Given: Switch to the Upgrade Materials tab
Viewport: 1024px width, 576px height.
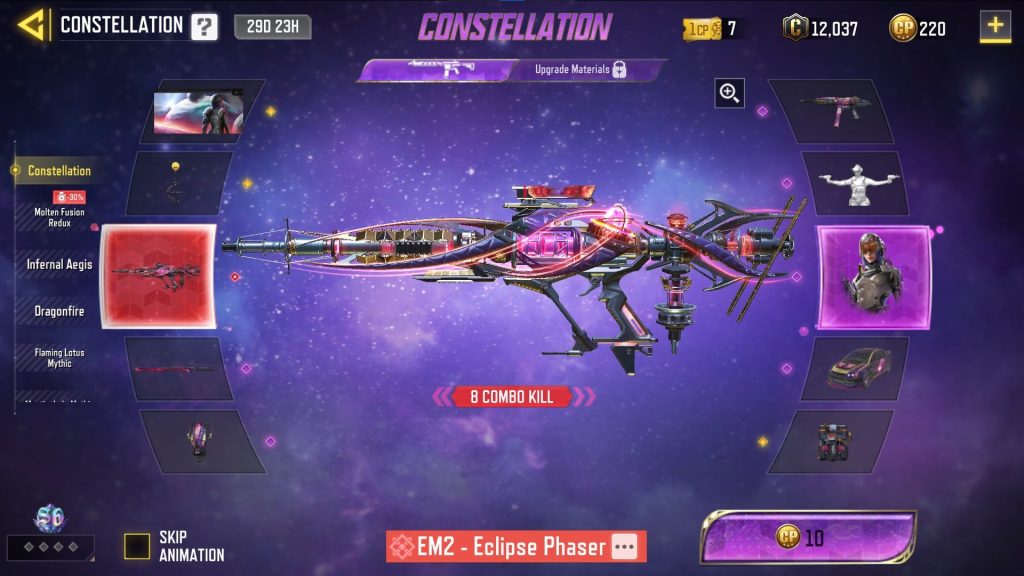Looking at the screenshot, I should point(582,70).
